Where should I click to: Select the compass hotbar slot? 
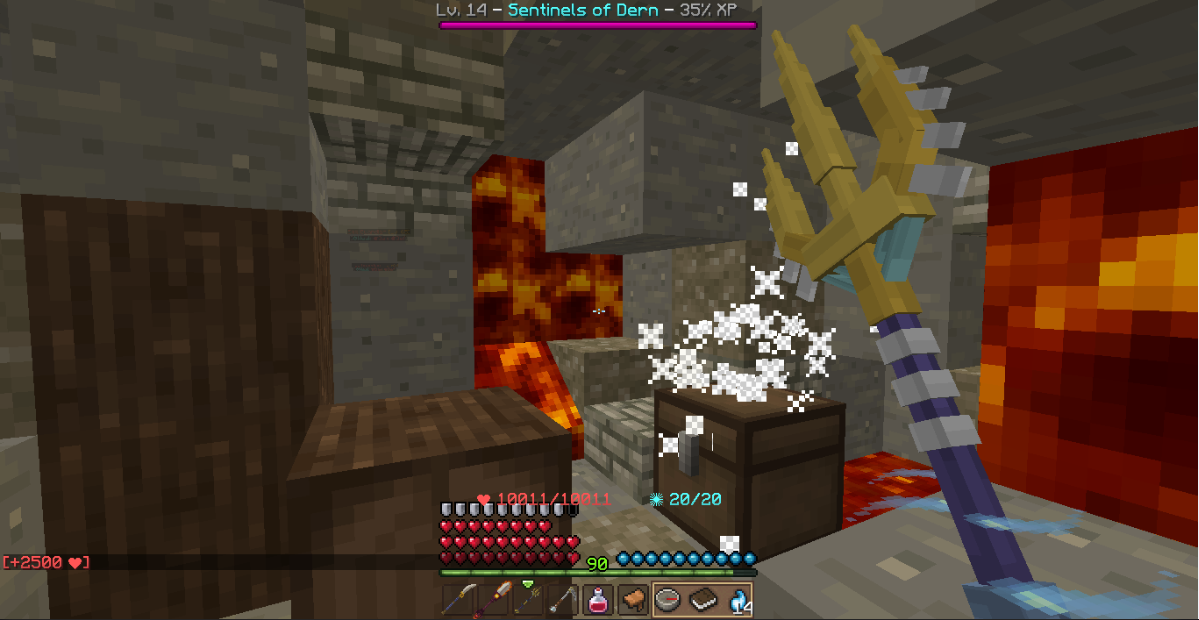click(x=667, y=600)
